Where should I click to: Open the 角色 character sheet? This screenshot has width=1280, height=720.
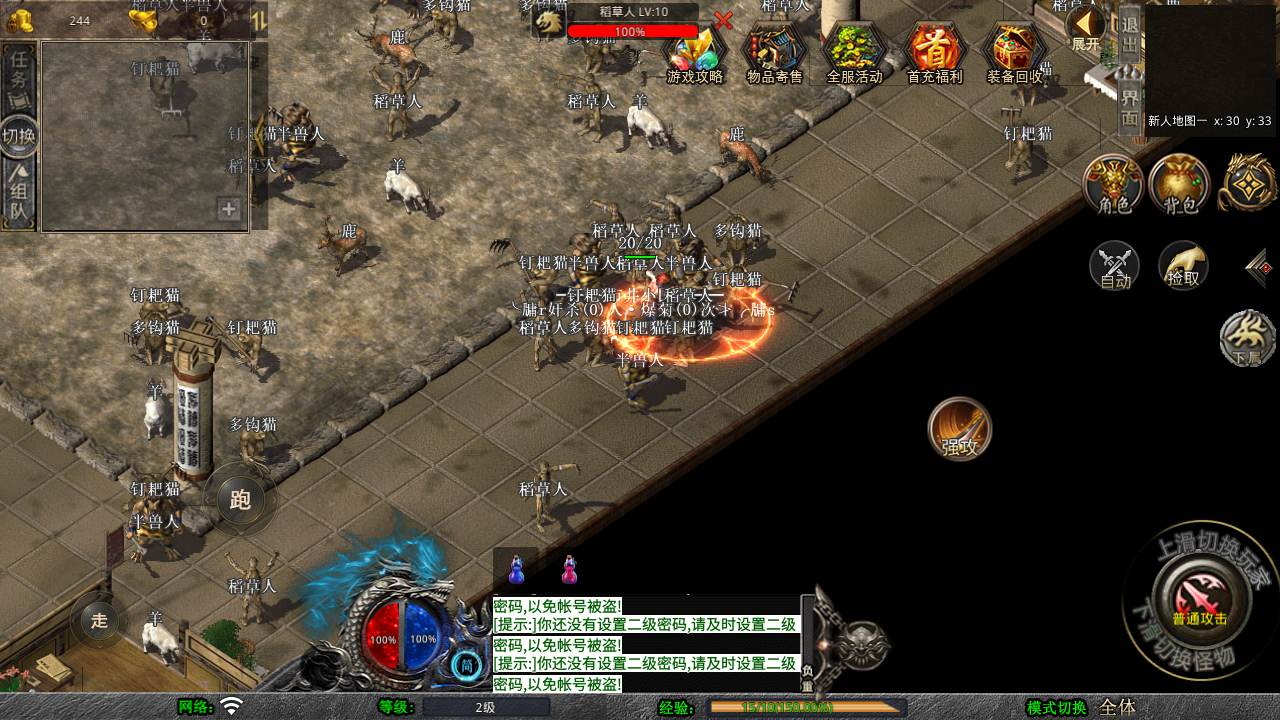click(1114, 185)
